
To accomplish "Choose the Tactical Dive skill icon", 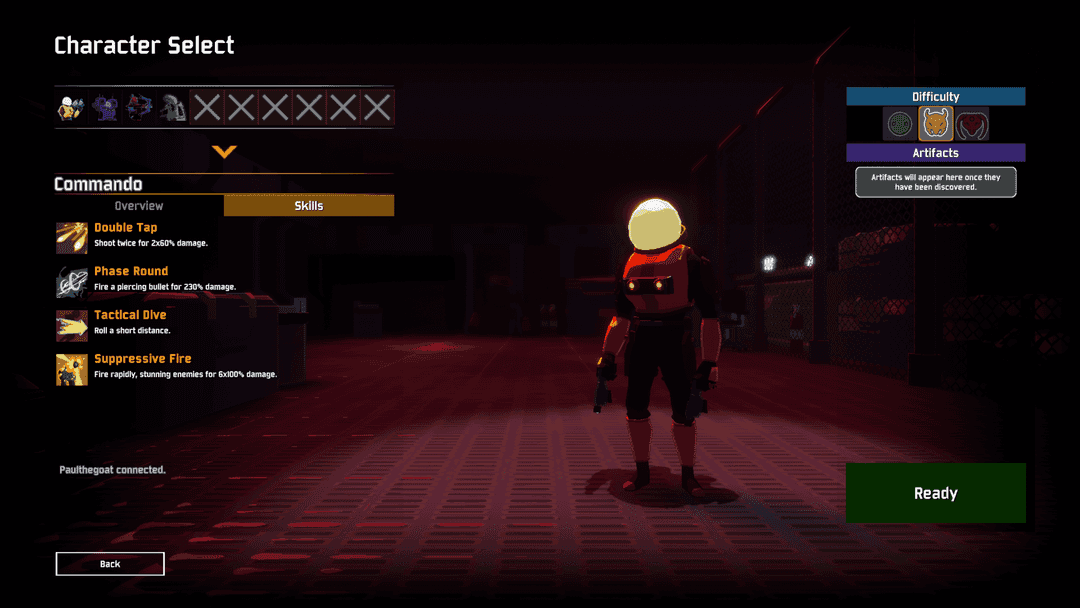I will click(x=72, y=326).
